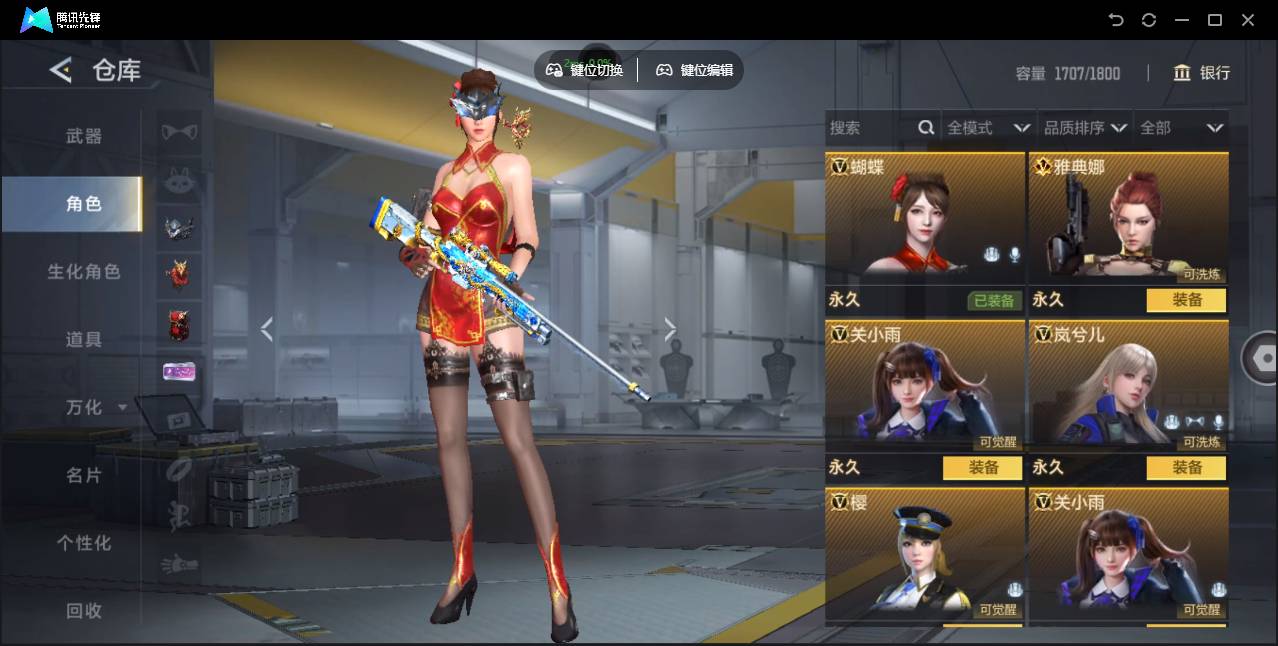Expand the 全部 filter dropdown

click(1182, 128)
